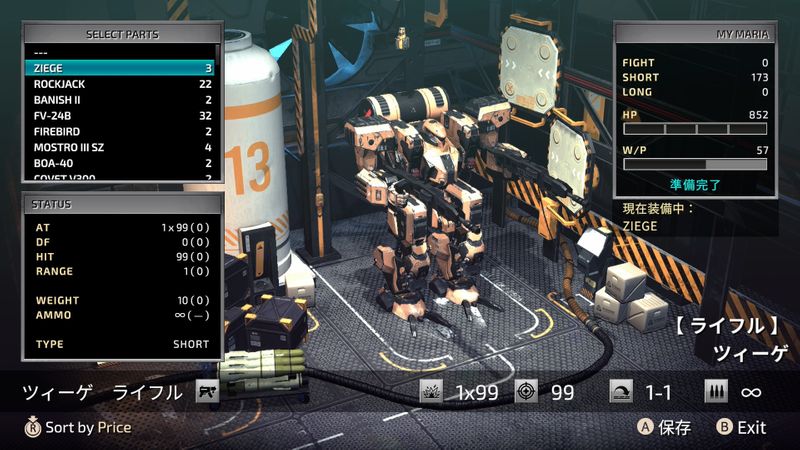Select the BANISH II part

[x=120, y=100]
